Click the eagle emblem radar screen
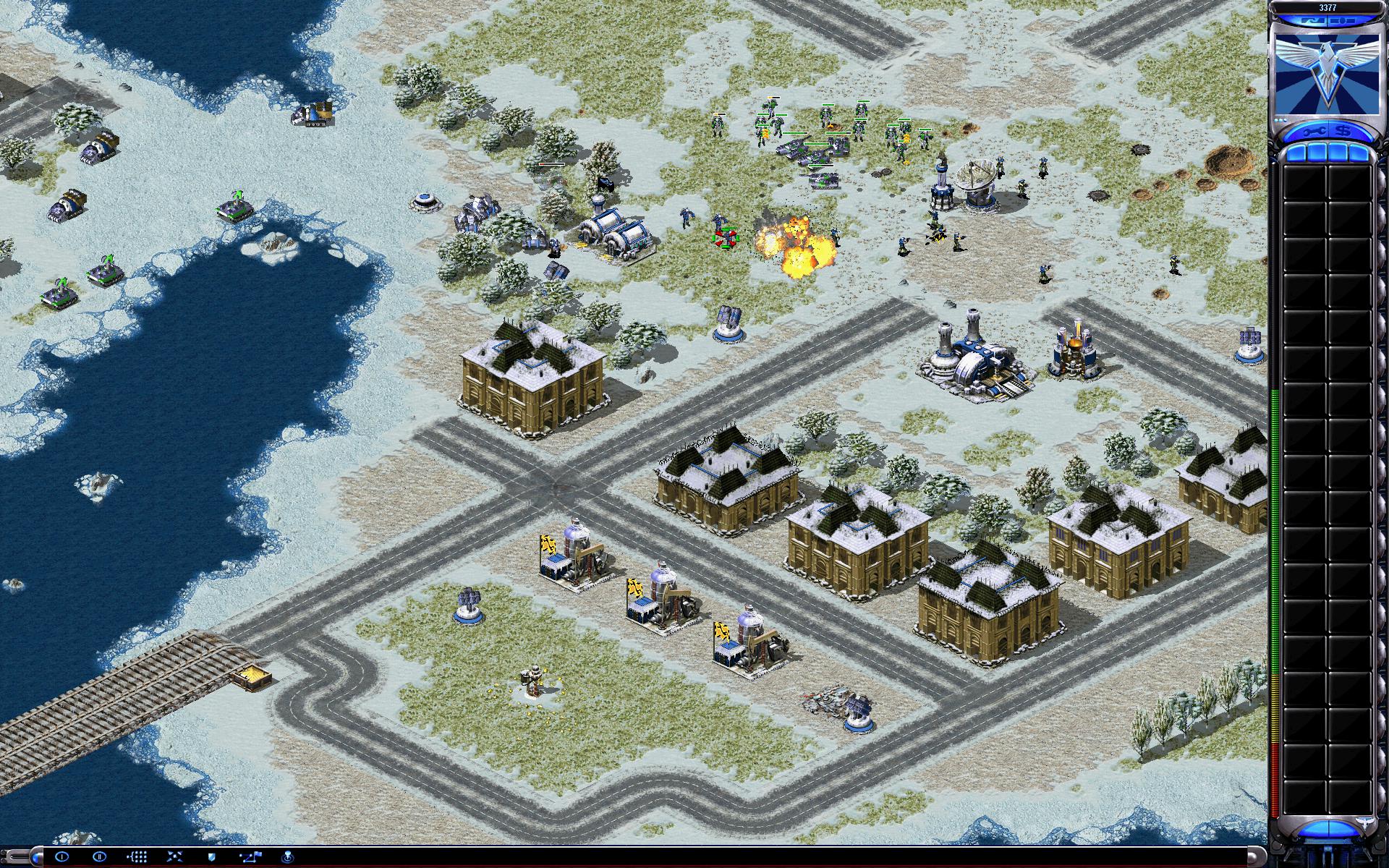This screenshot has width=1389, height=868. click(1327, 74)
